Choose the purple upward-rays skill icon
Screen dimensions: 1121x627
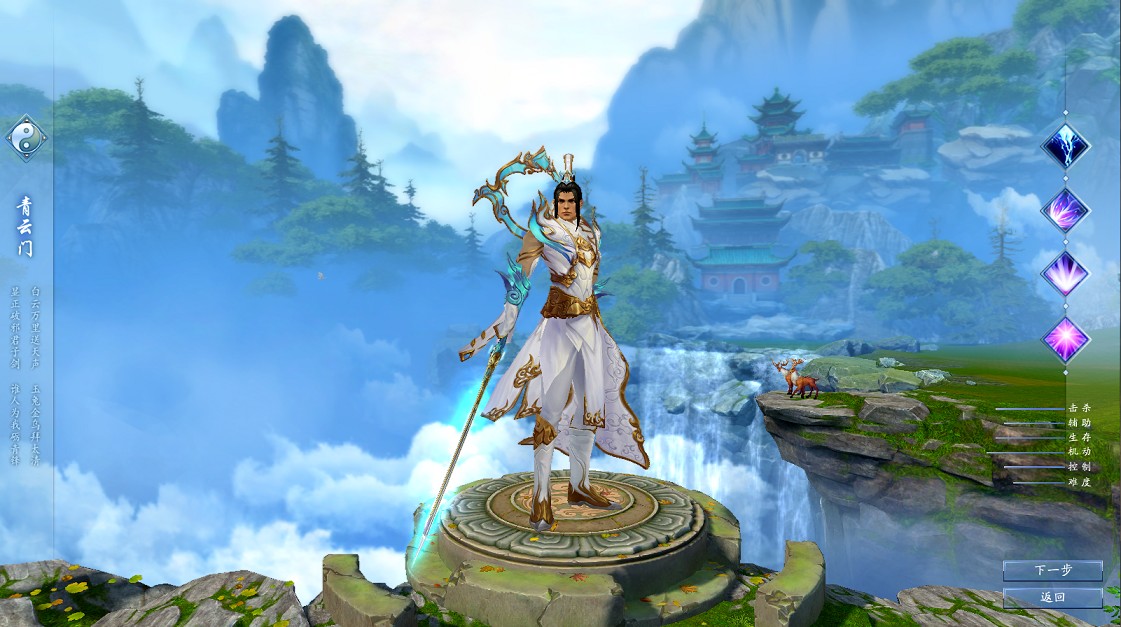1065,273
